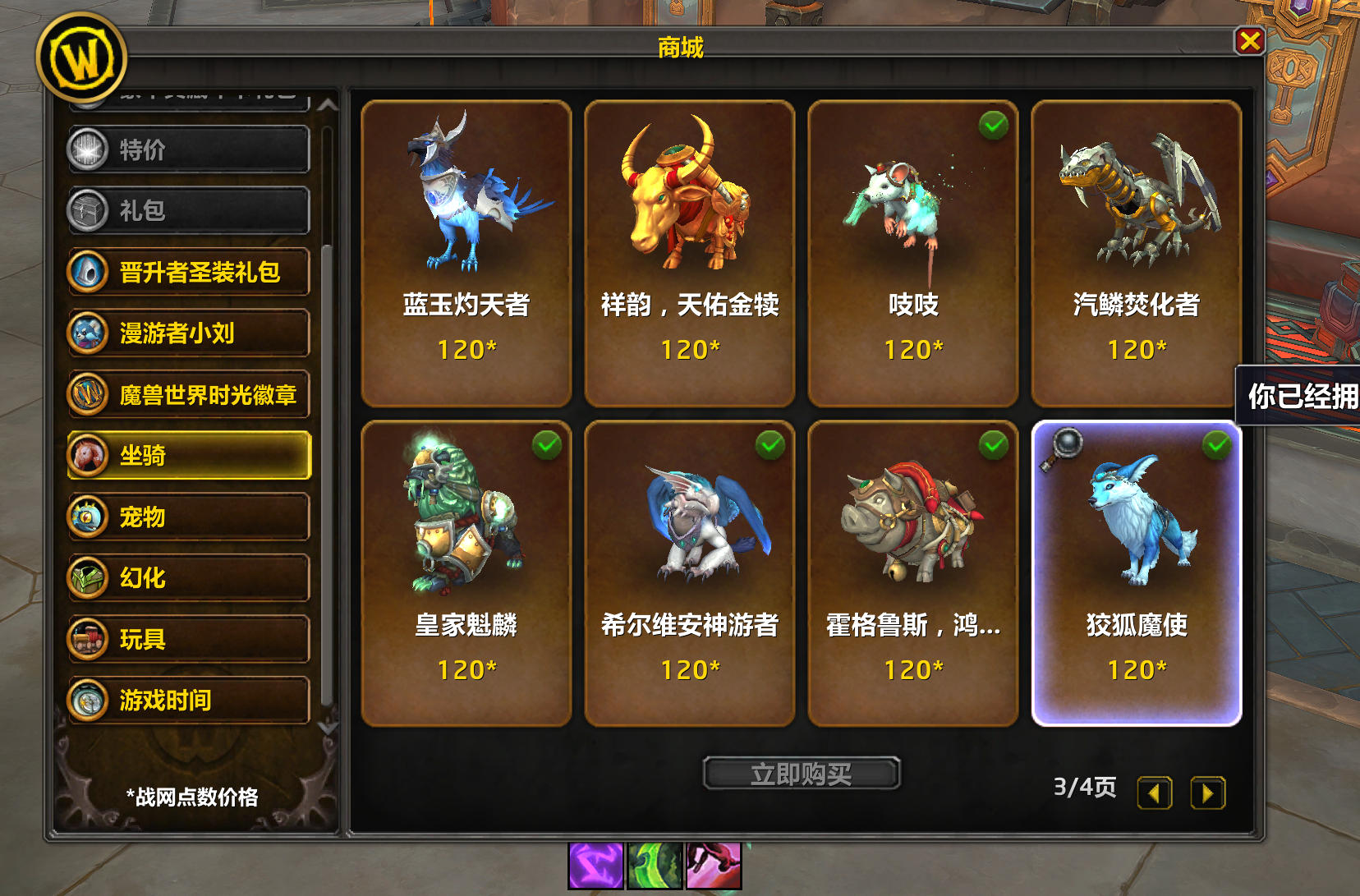This screenshot has height=896, width=1360.
Task: Switch to the 特价 (Sale) category
Action: 89,149
